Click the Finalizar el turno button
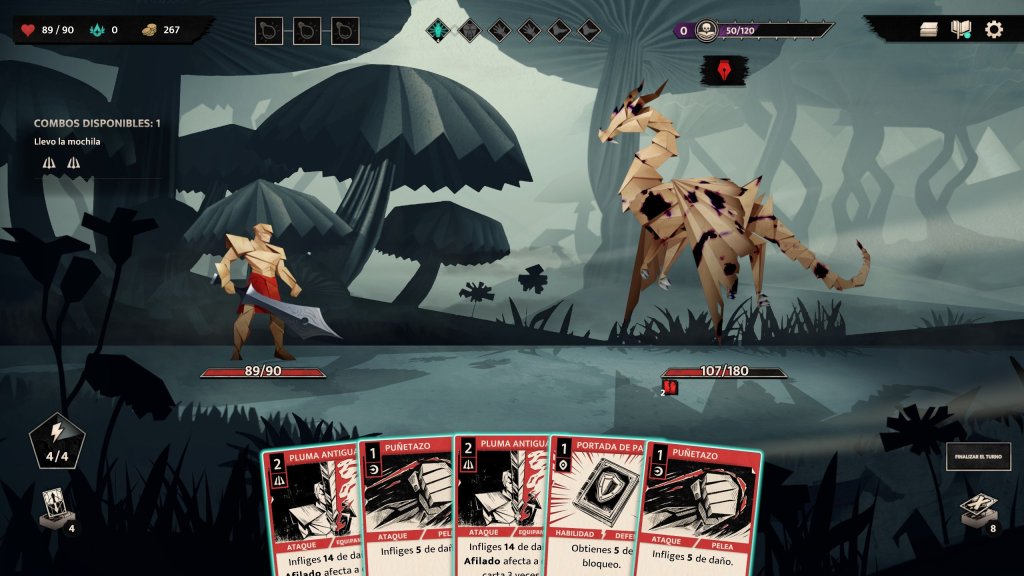This screenshot has width=1024, height=576. click(978, 456)
